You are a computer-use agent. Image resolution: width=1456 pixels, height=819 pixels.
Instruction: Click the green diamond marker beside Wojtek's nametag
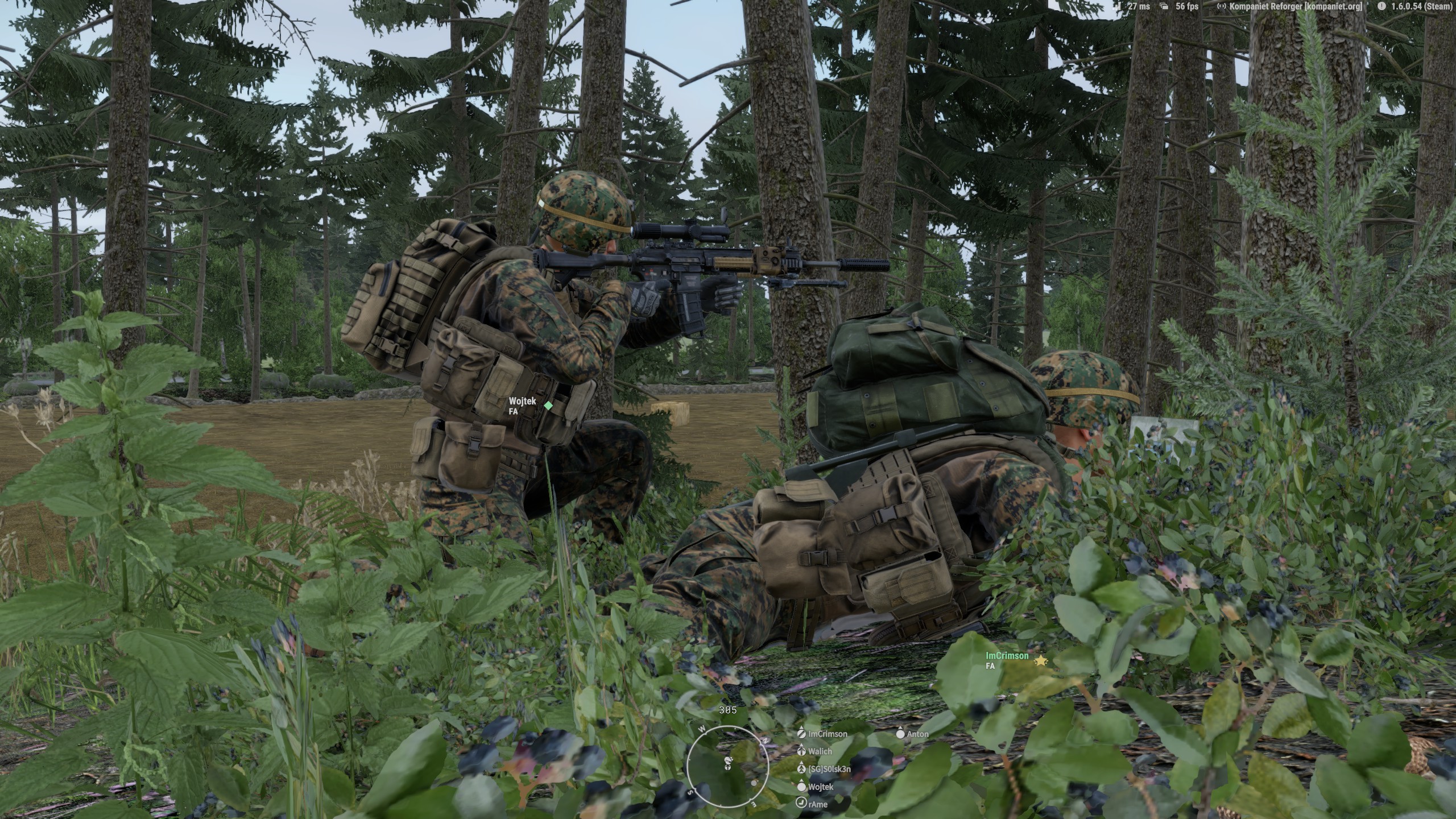coord(548,406)
